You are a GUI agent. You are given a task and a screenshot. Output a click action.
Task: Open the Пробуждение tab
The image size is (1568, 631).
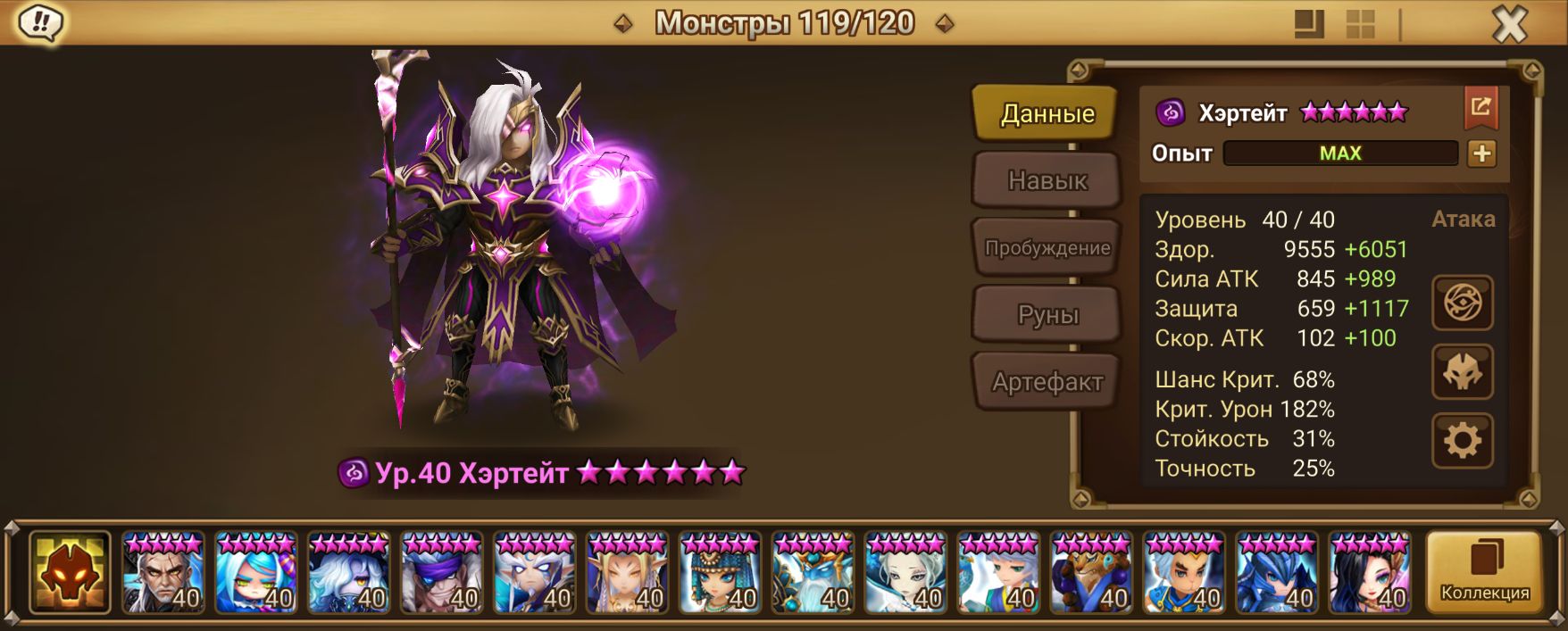[1047, 247]
